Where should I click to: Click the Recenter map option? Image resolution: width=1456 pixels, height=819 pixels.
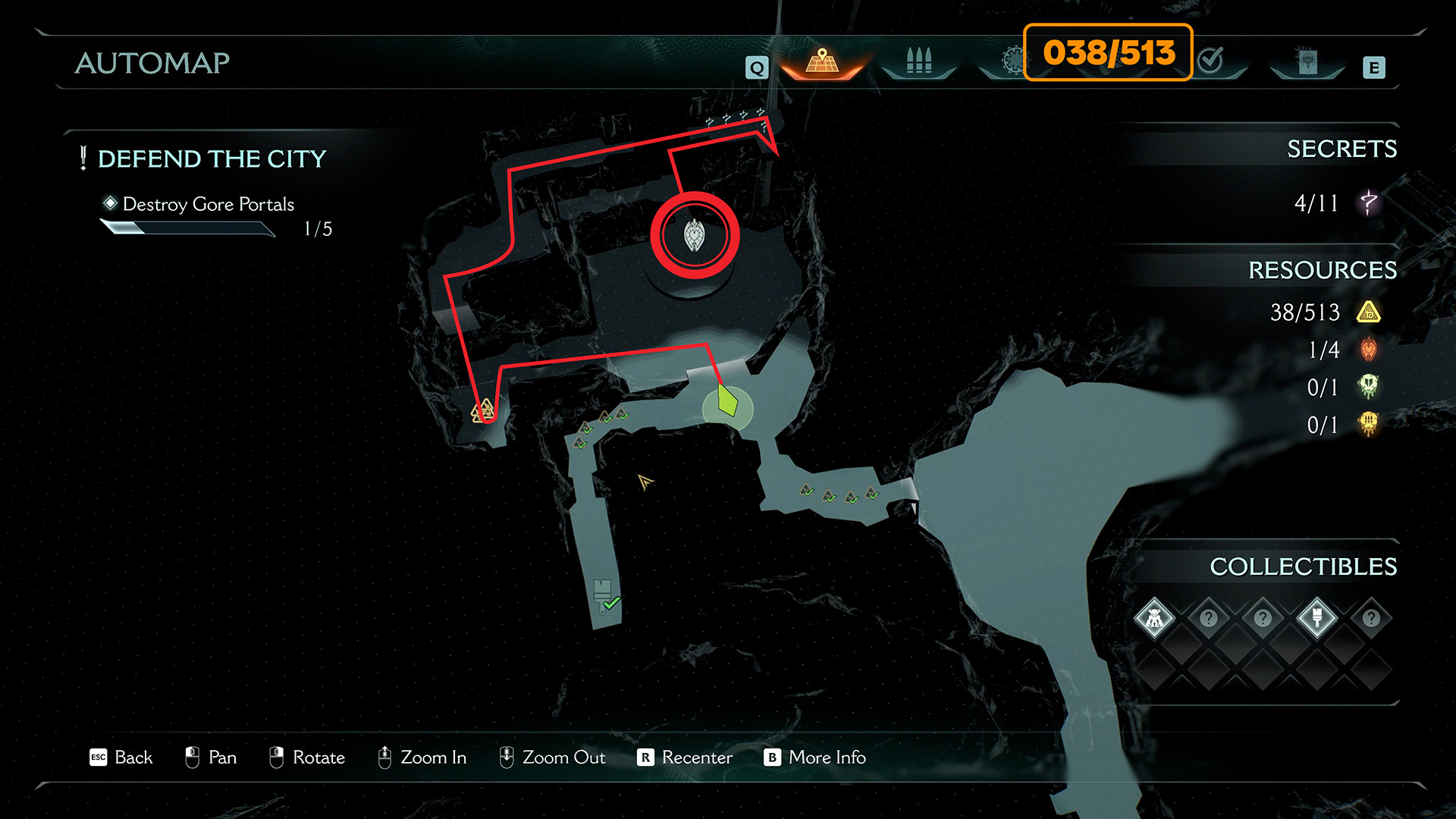pos(685,757)
